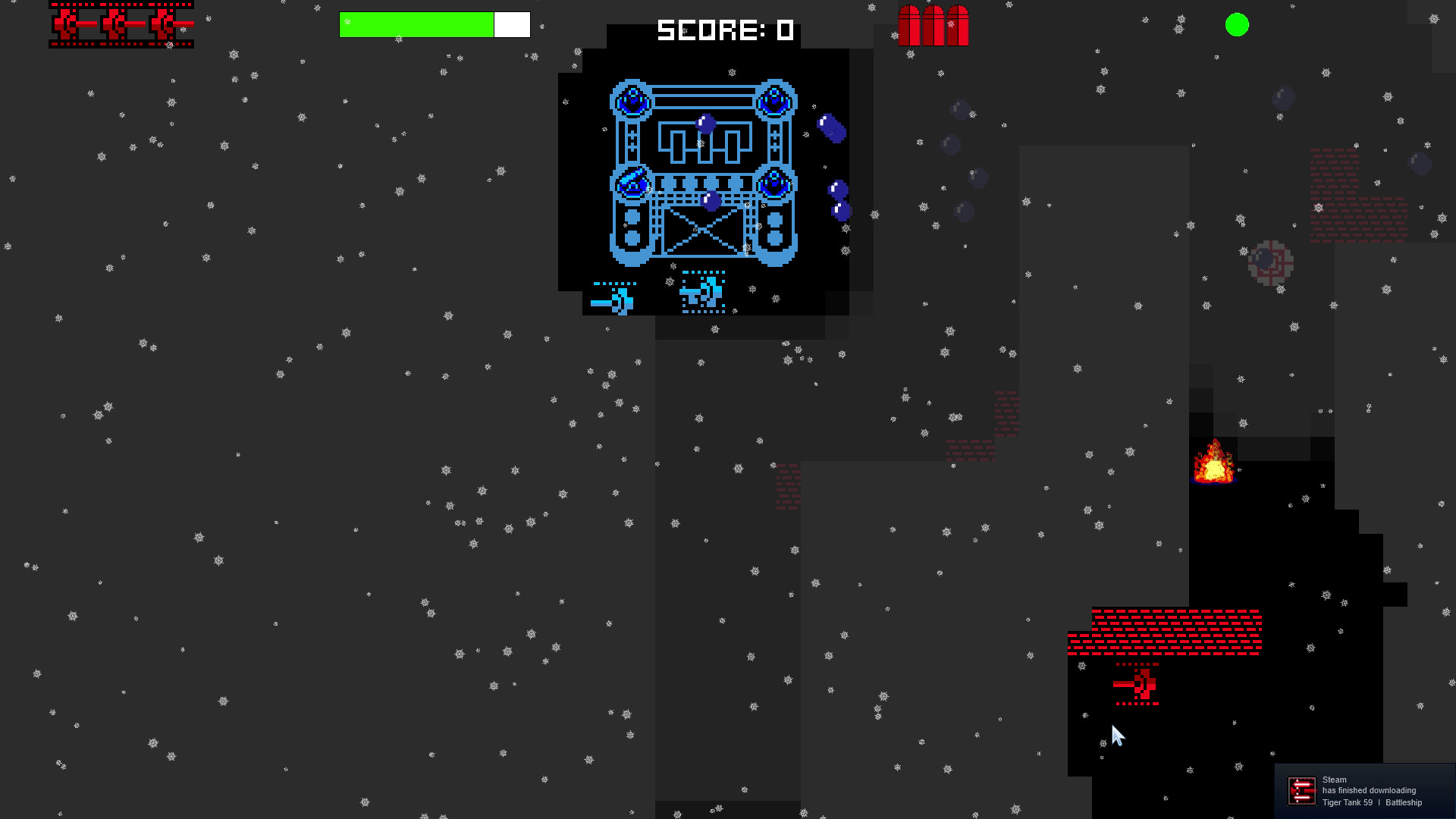Select the middle bomb icon in the HUD

coord(934,25)
